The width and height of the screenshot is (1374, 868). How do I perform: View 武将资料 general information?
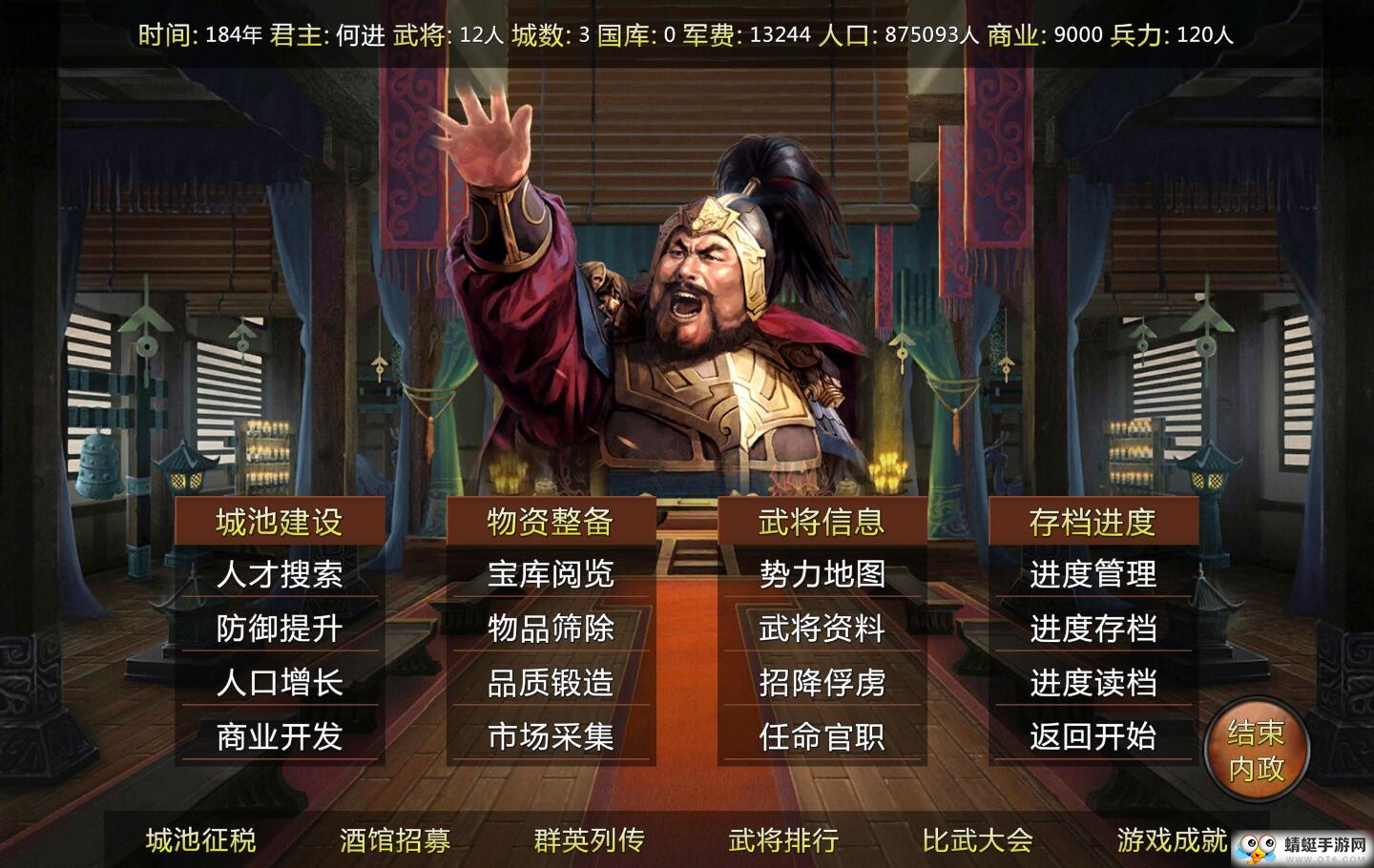coord(822,629)
